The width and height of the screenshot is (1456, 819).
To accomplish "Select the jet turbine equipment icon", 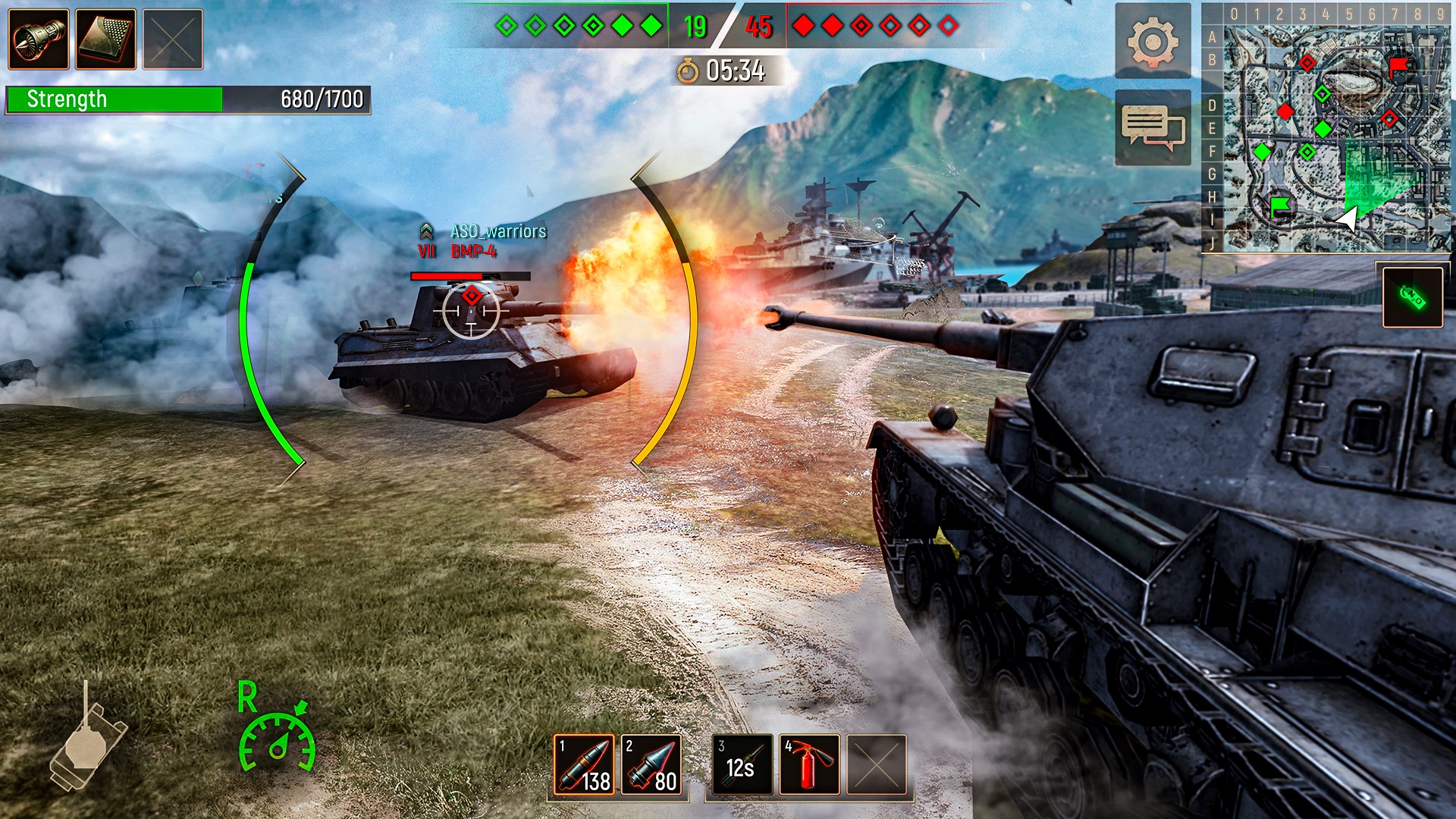I will pos(39,39).
